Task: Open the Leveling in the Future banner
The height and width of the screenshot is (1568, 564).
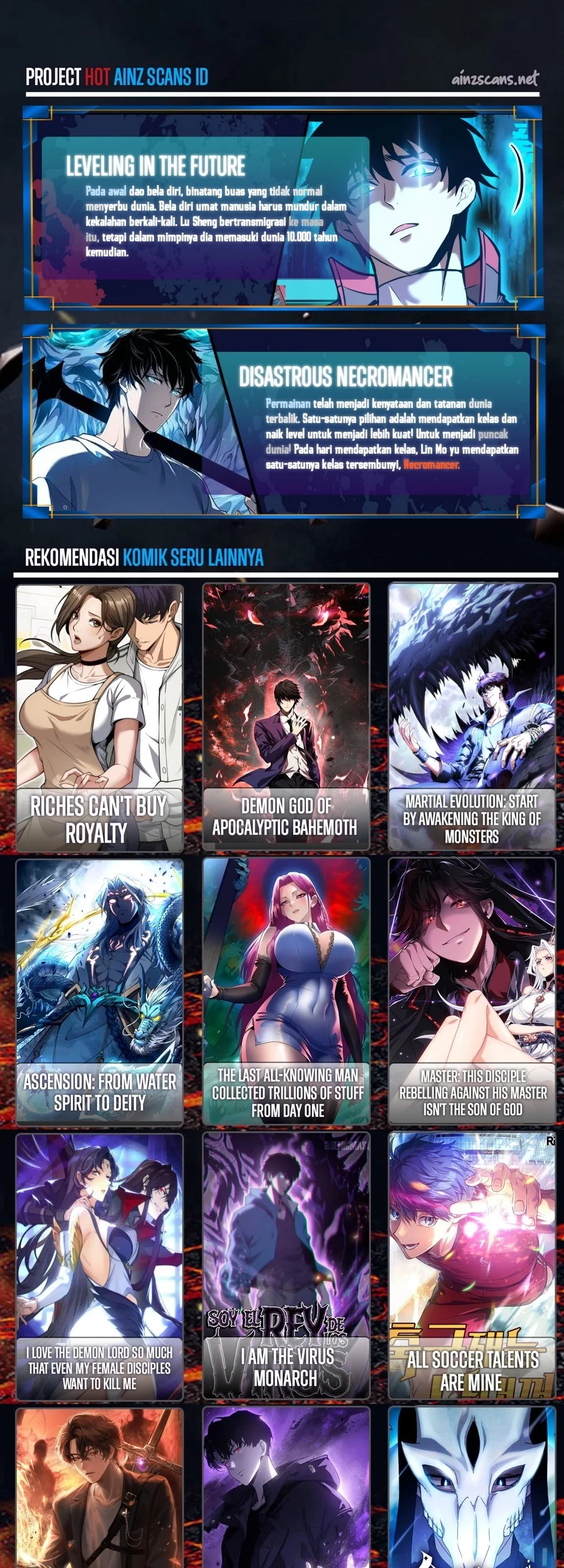Action: pyautogui.click(x=282, y=208)
